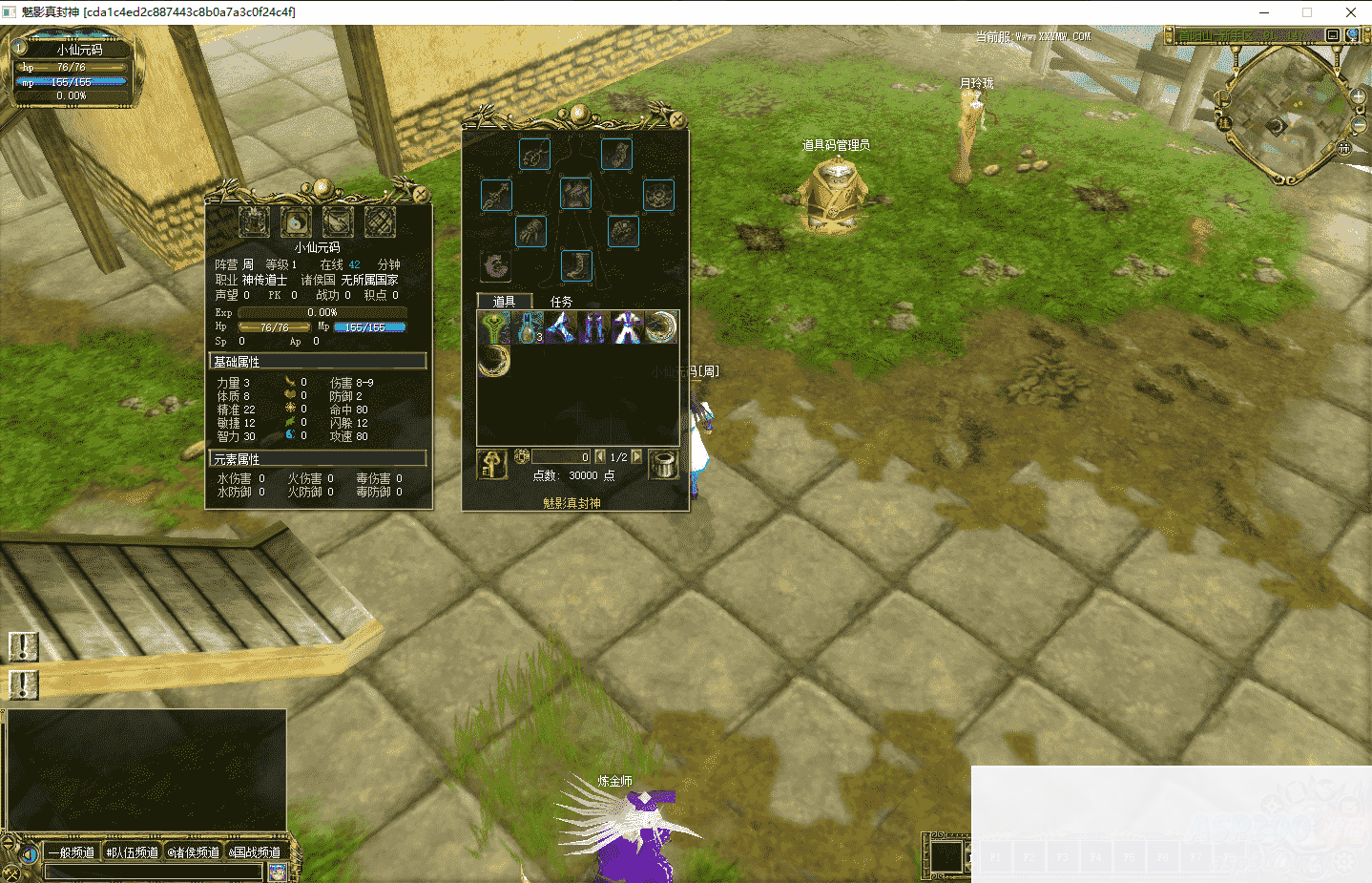Select the purple trousers item slot

point(593,327)
